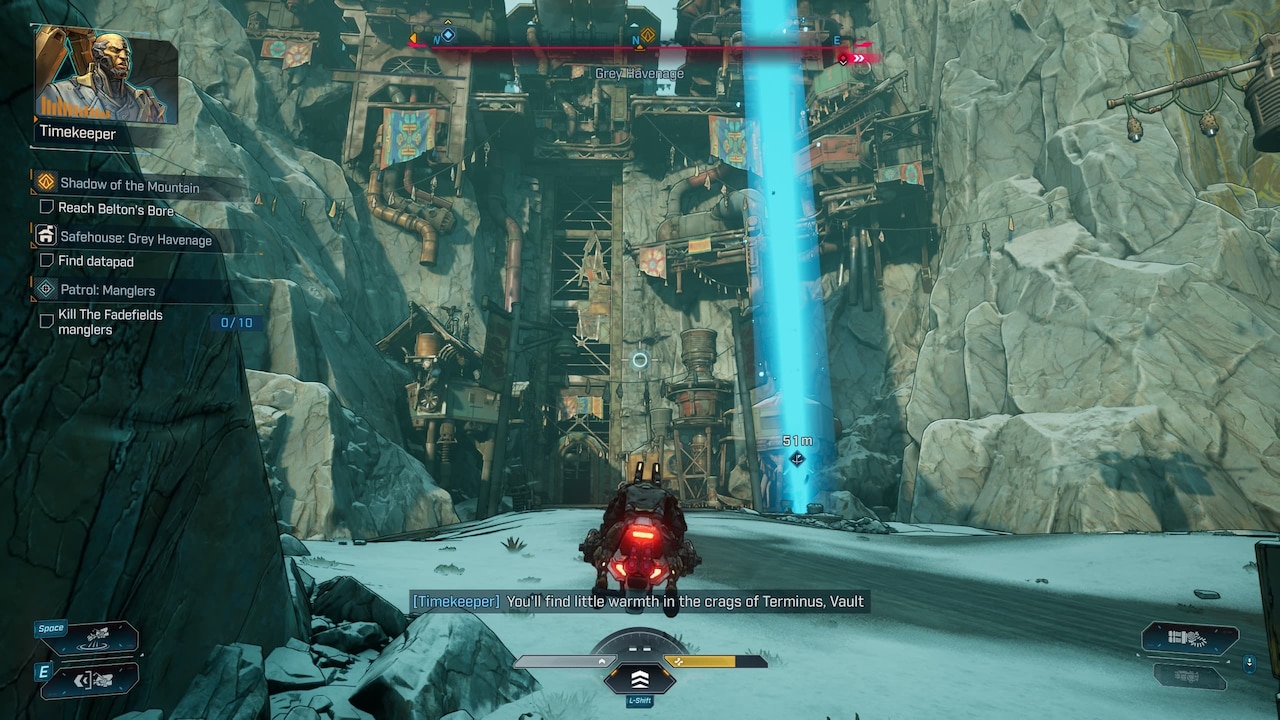
Task: Click the red diamond marker on compass
Action: click(x=844, y=59)
